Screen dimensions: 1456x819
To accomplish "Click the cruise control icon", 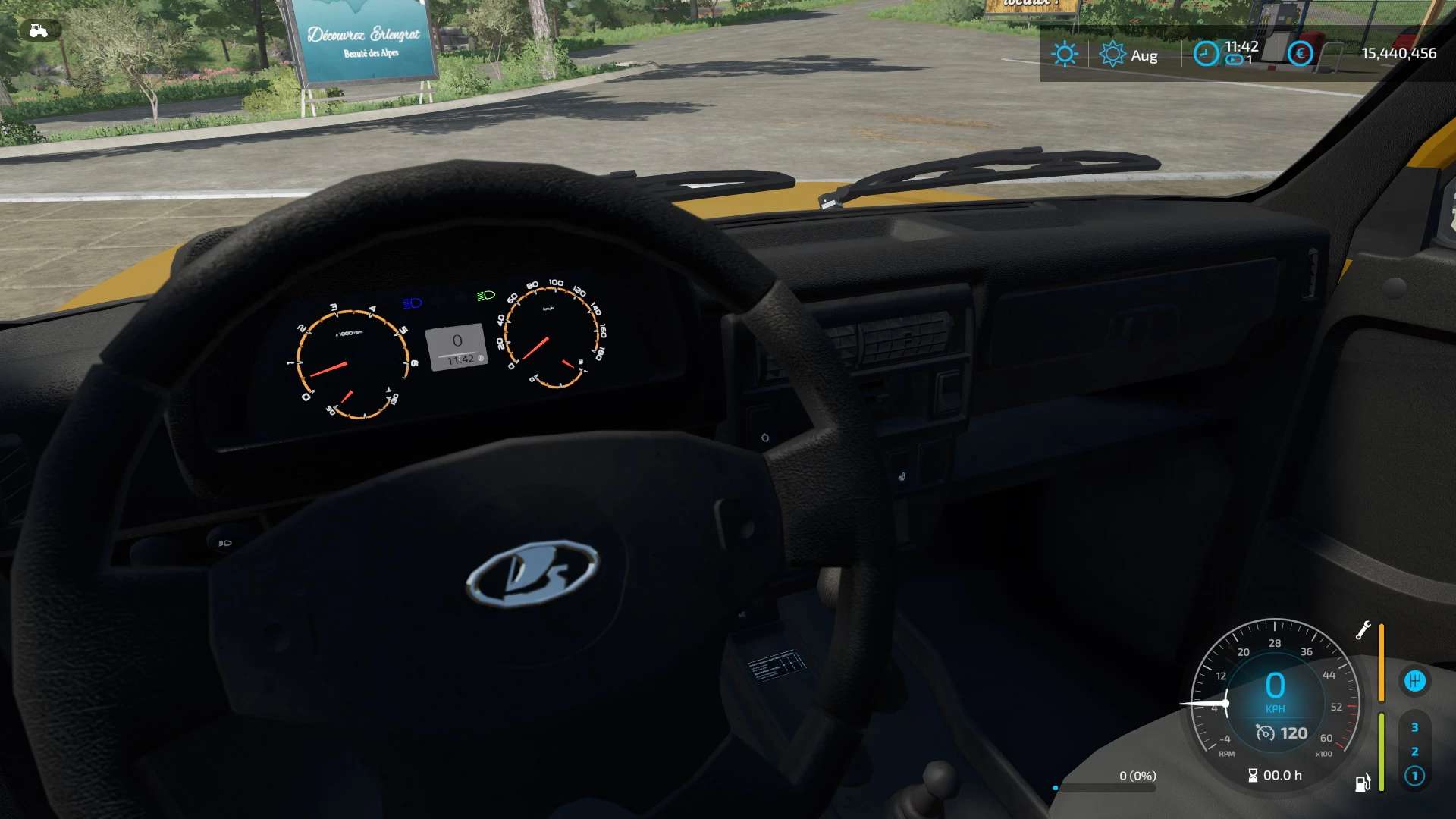I will tap(1265, 733).
